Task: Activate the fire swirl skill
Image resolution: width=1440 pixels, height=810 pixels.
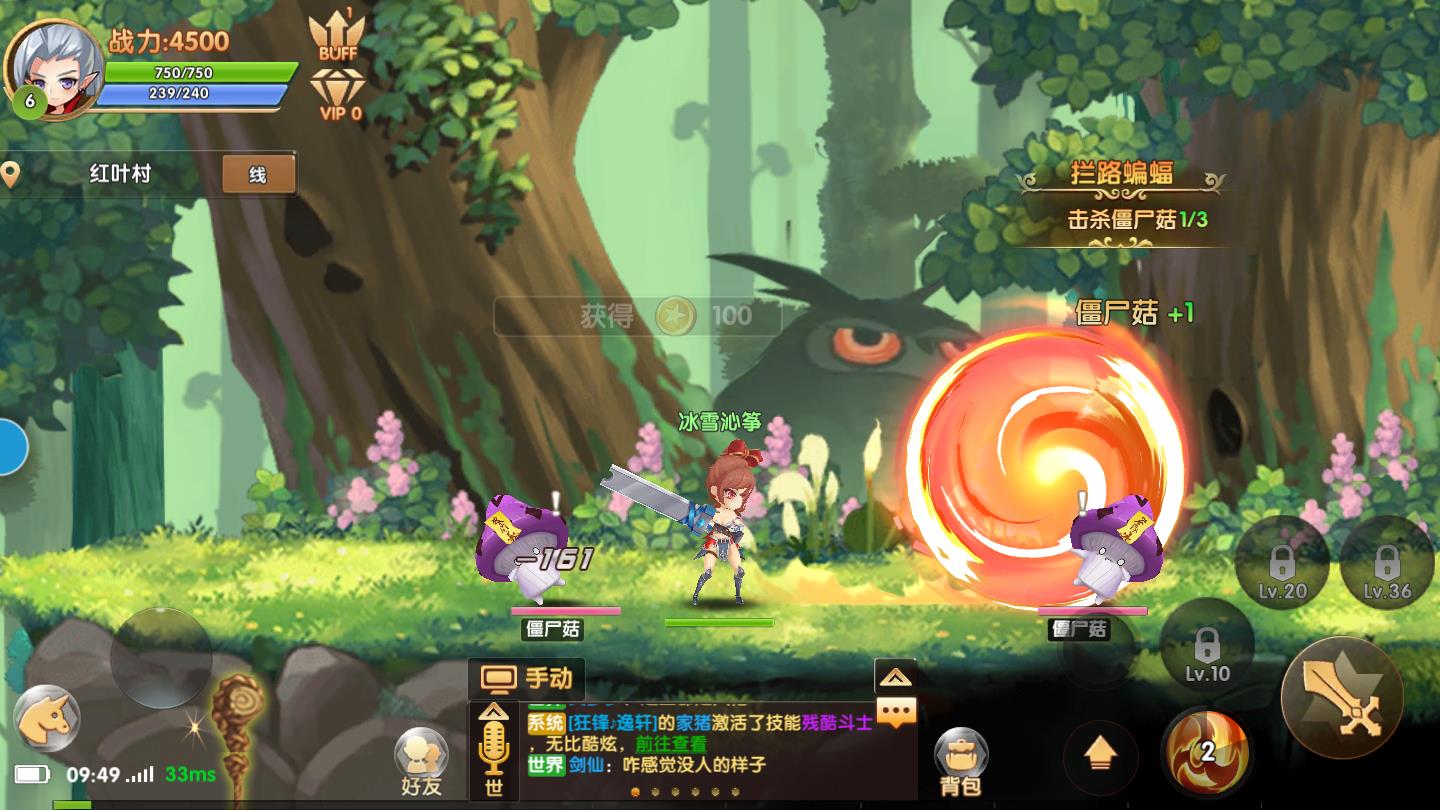Action: point(1207,755)
